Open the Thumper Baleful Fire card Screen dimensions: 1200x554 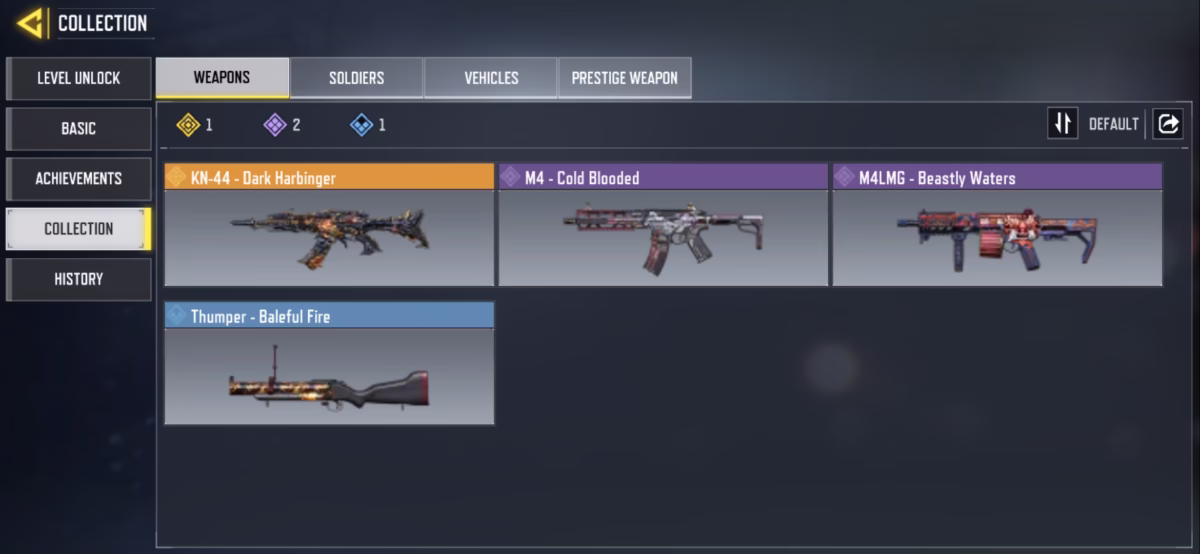coord(329,364)
